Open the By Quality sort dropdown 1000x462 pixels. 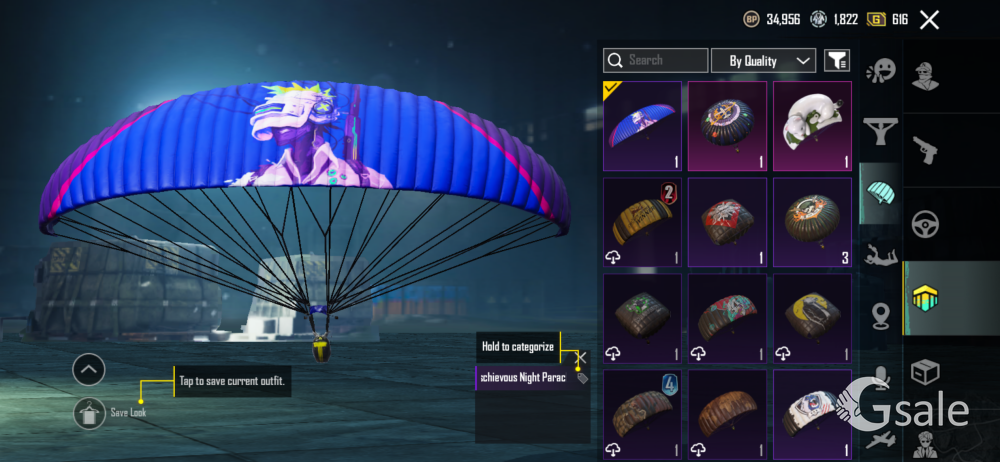pos(763,61)
